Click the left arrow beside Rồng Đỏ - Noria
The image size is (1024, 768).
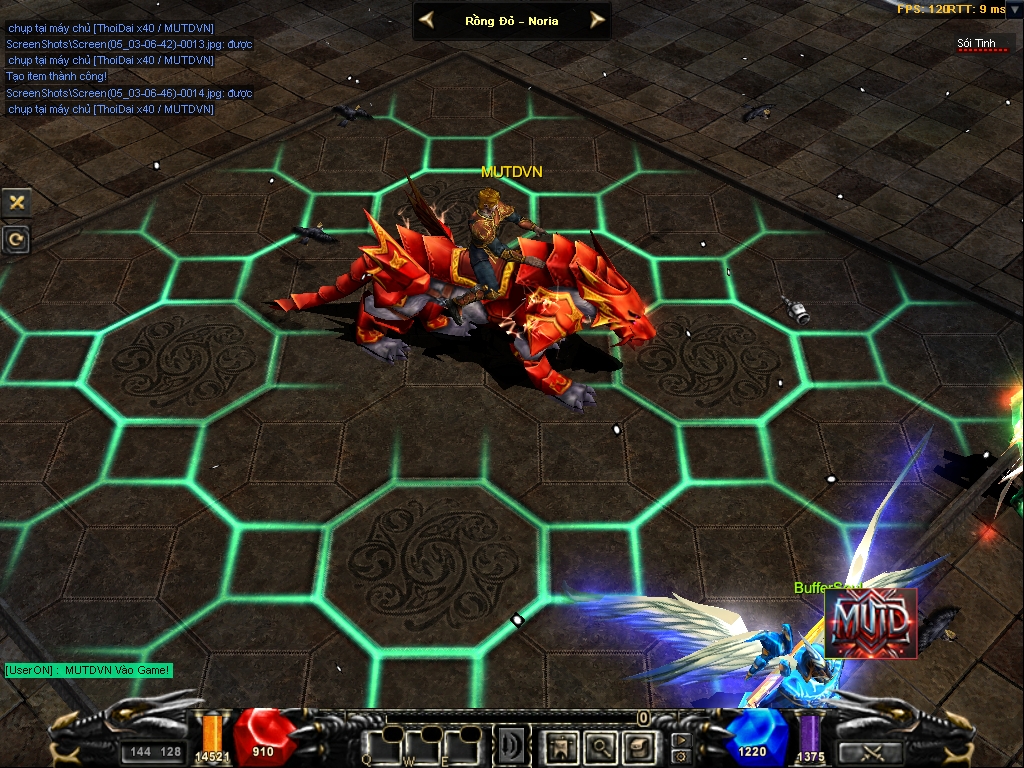coord(427,20)
